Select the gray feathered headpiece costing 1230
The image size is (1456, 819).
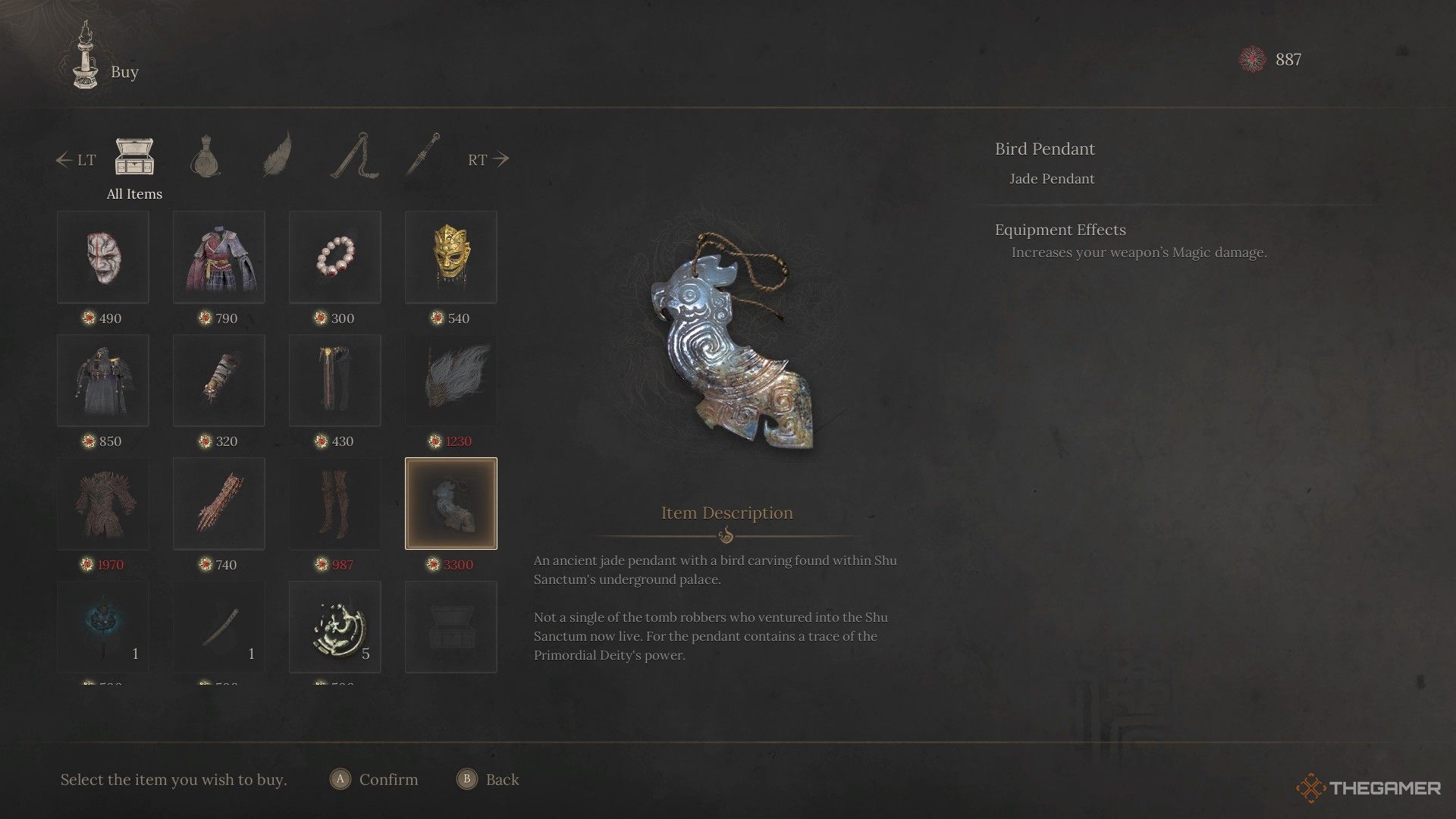451,381
